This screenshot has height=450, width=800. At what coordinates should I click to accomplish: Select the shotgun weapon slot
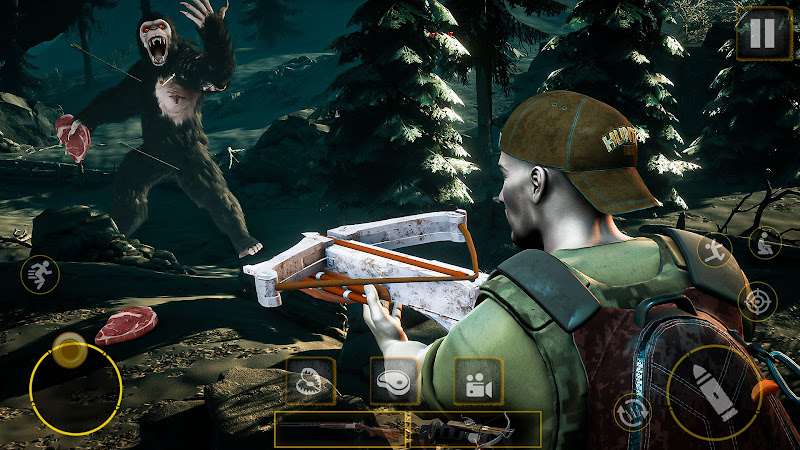tap(340, 429)
